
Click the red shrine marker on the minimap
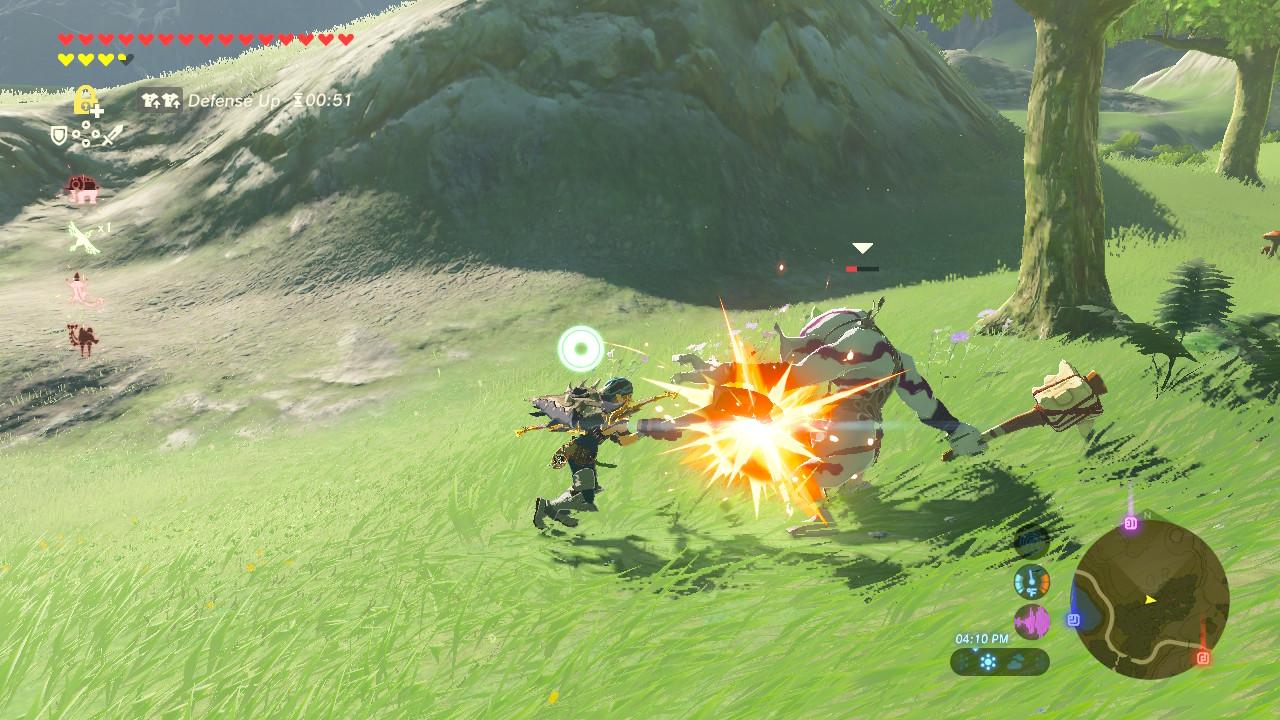pos(1203,657)
